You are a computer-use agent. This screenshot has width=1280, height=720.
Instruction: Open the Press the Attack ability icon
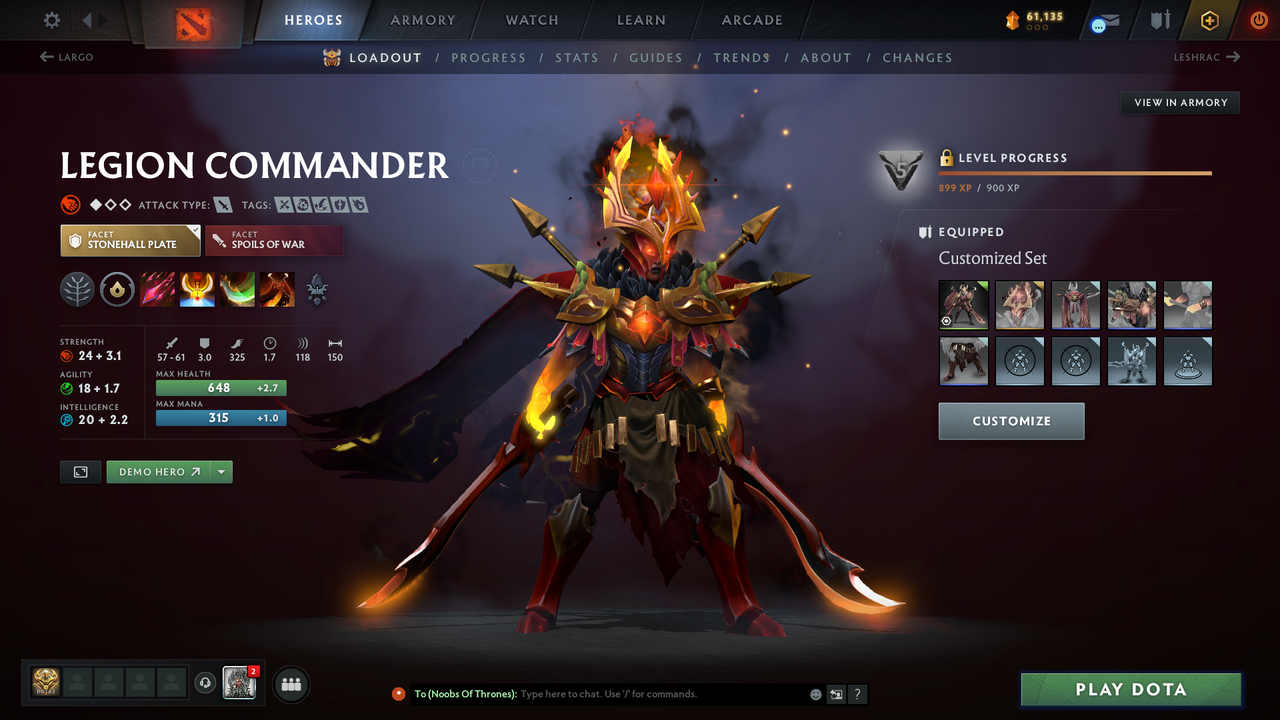click(x=197, y=290)
